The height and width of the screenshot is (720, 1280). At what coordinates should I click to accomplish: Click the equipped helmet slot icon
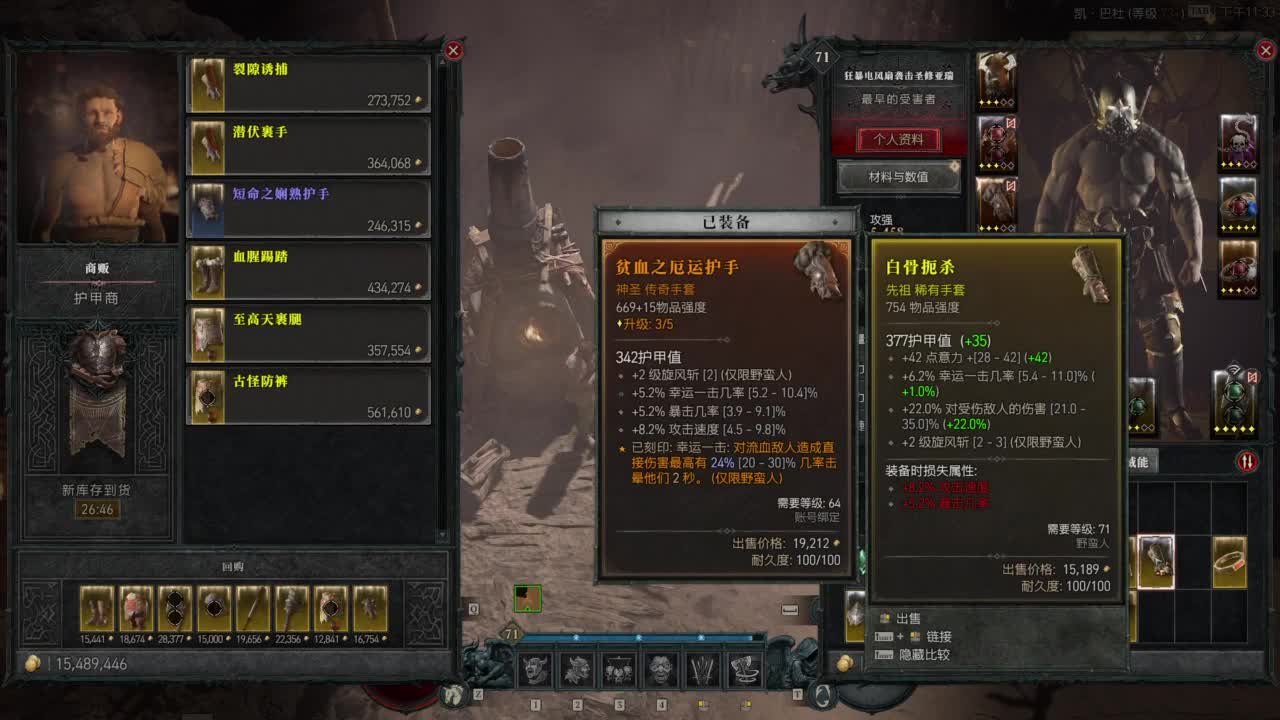click(997, 78)
